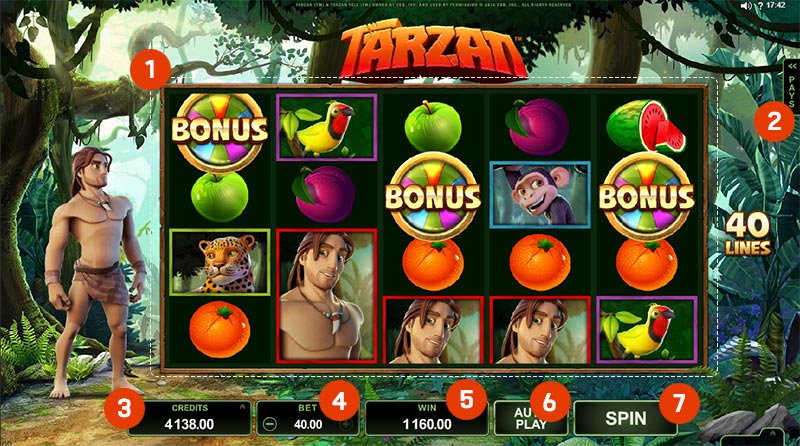Screen dimensions: 800x446
Task: Decrease the bet with the minus button
Action: [270, 424]
